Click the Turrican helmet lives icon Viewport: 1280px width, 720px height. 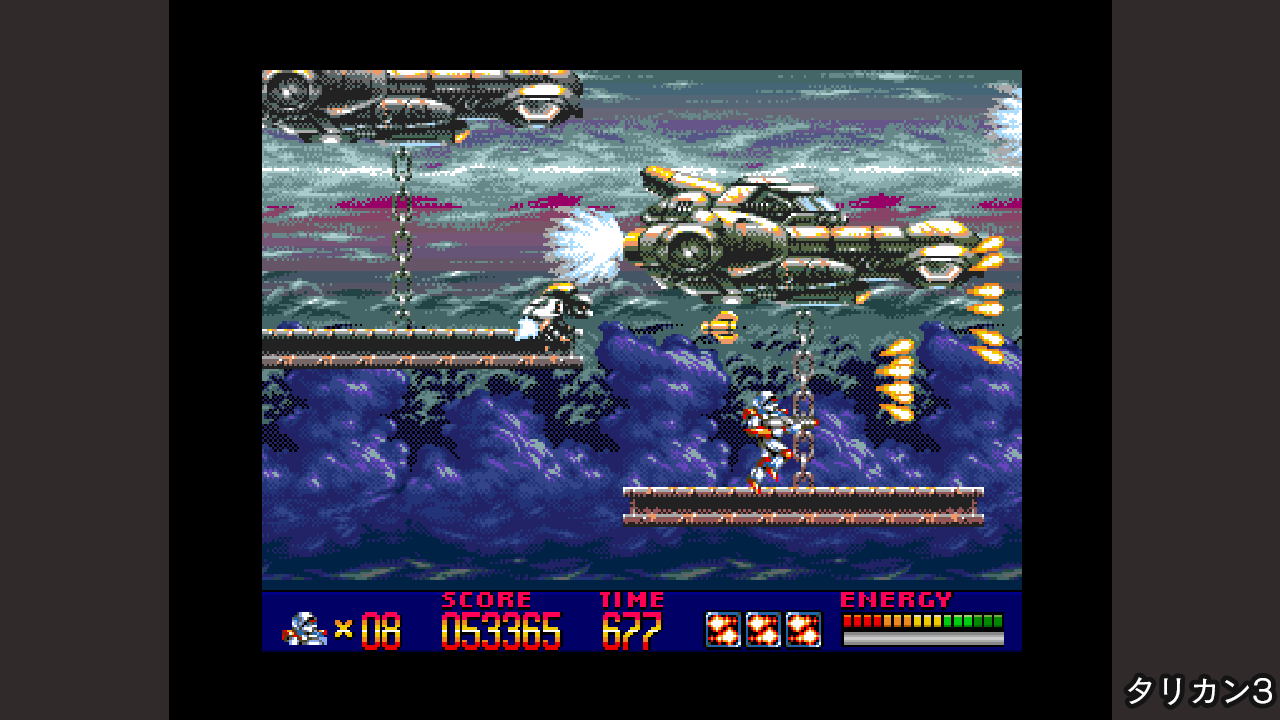(x=304, y=629)
